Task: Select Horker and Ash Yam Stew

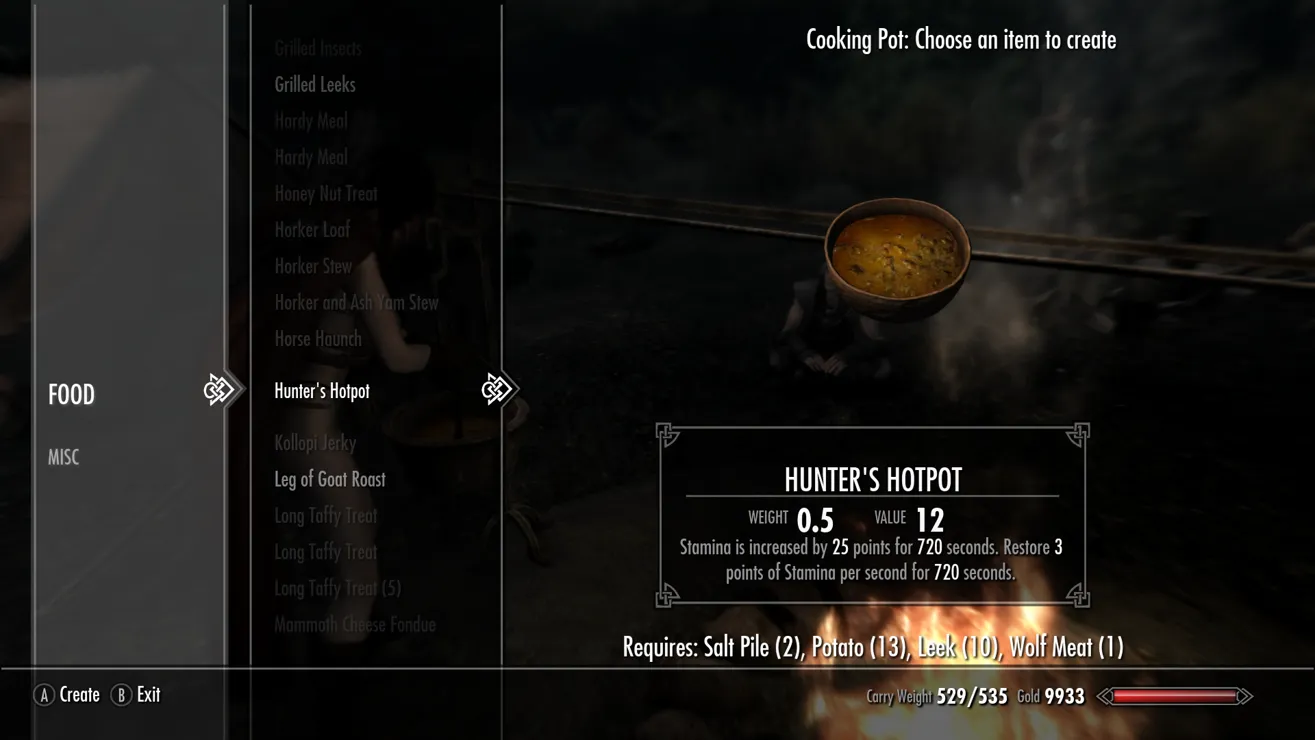Action: point(356,302)
